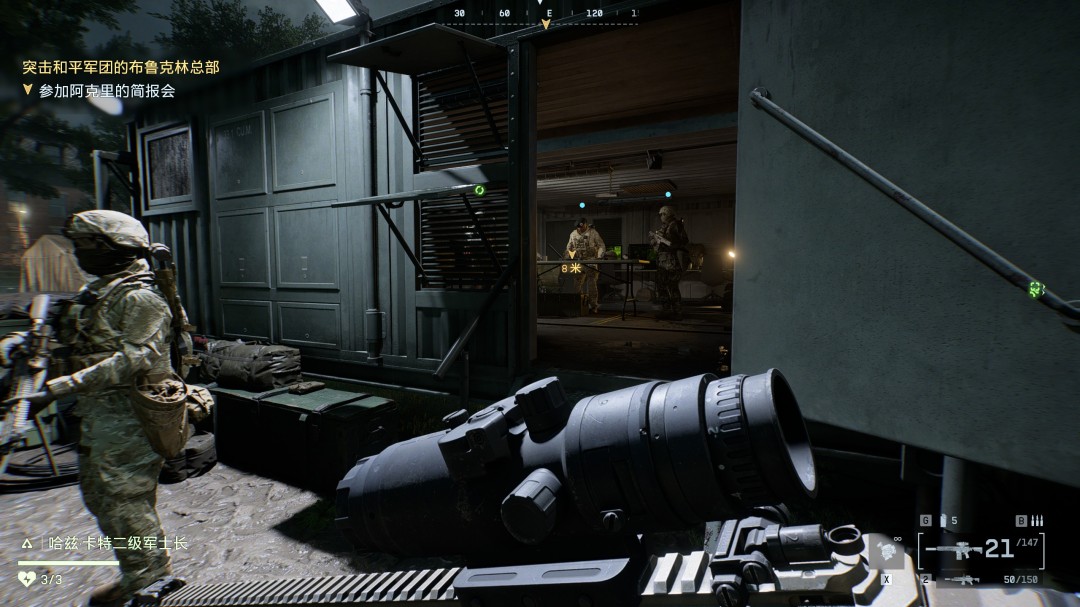
Task: Activate the gadget ability square icon
Action: coord(886,551)
